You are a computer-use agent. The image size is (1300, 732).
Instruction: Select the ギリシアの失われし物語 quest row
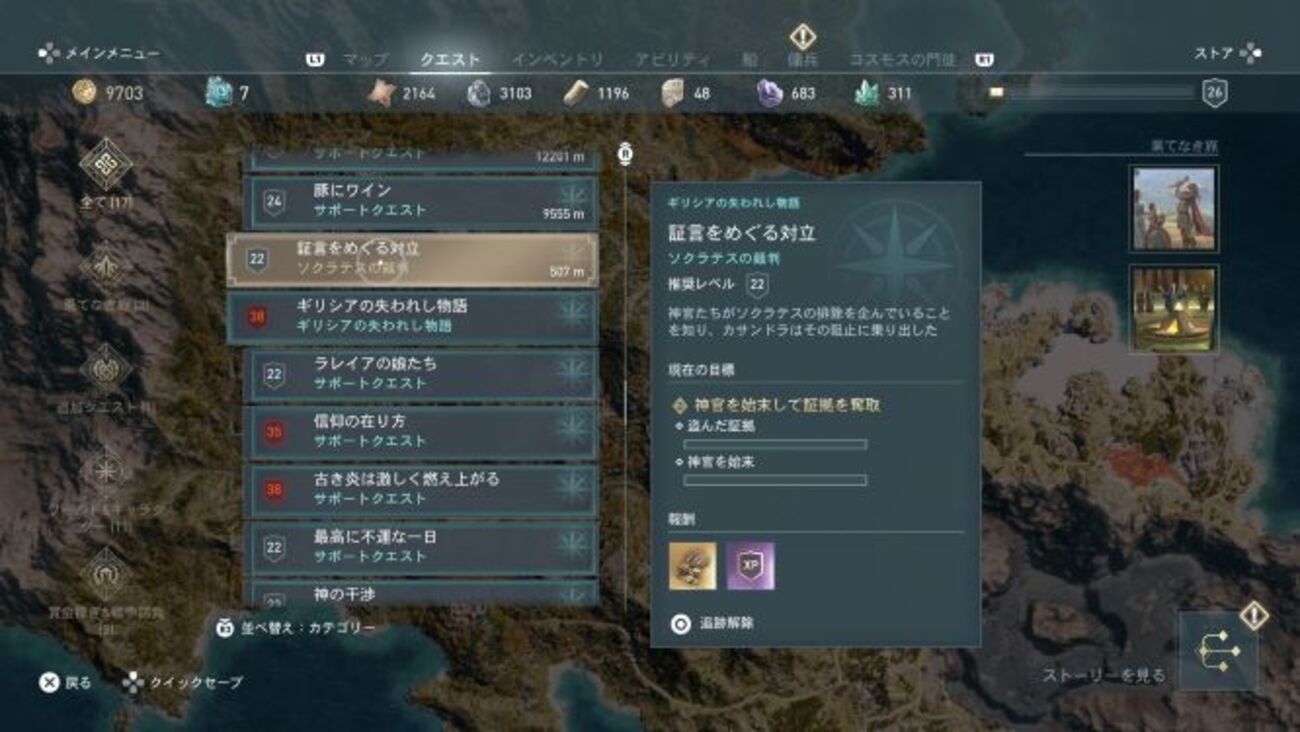click(x=412, y=316)
